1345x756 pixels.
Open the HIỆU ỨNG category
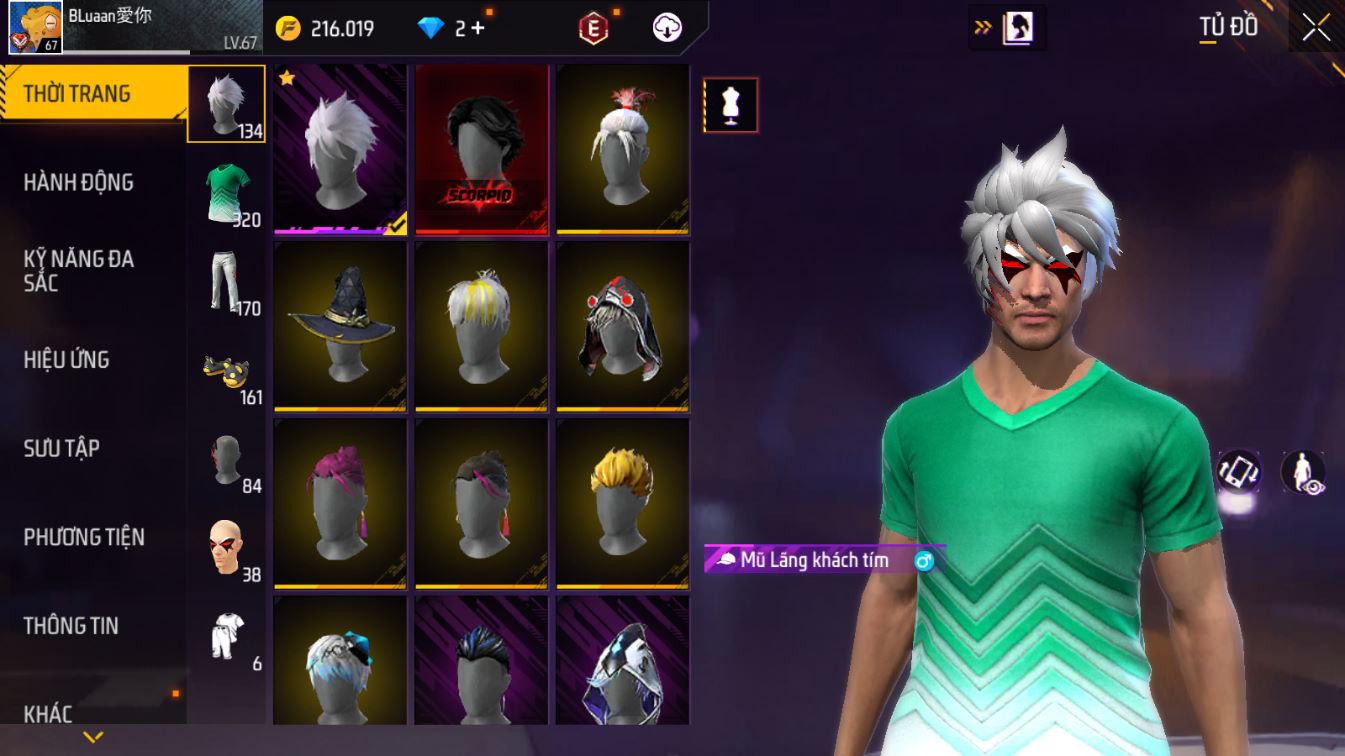pyautogui.click(x=67, y=360)
